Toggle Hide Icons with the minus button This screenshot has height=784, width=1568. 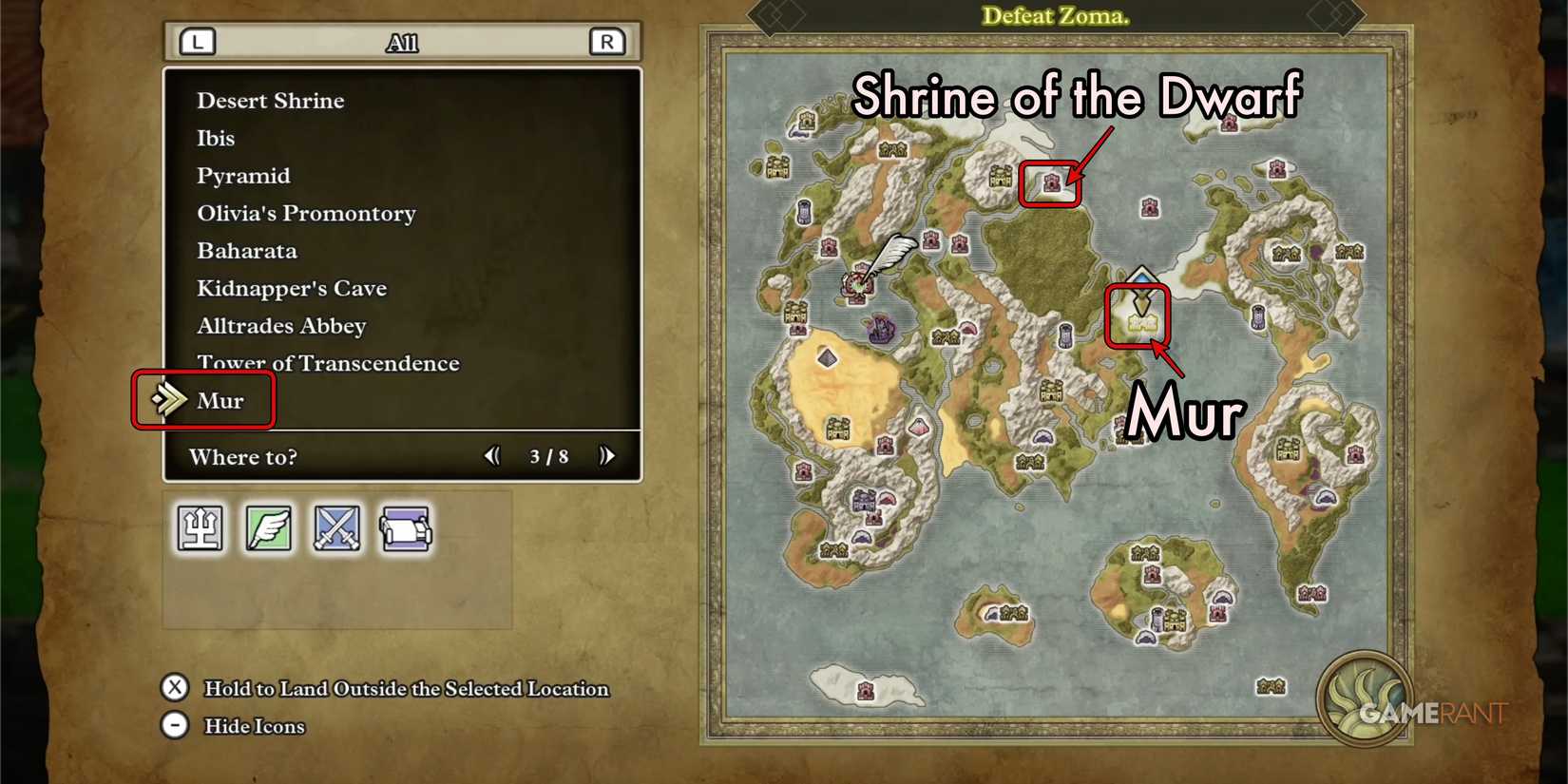pyautogui.click(x=174, y=725)
